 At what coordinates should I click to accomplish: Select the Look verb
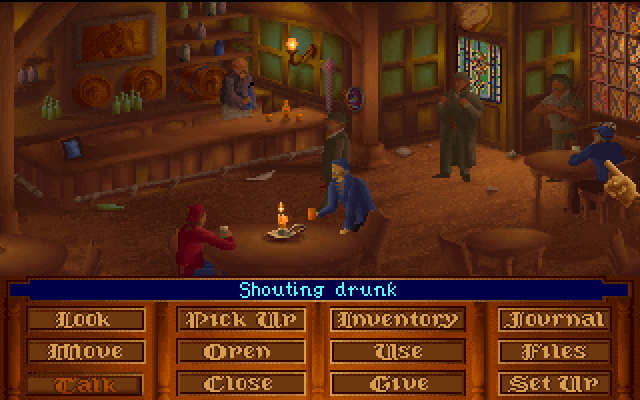[84, 320]
